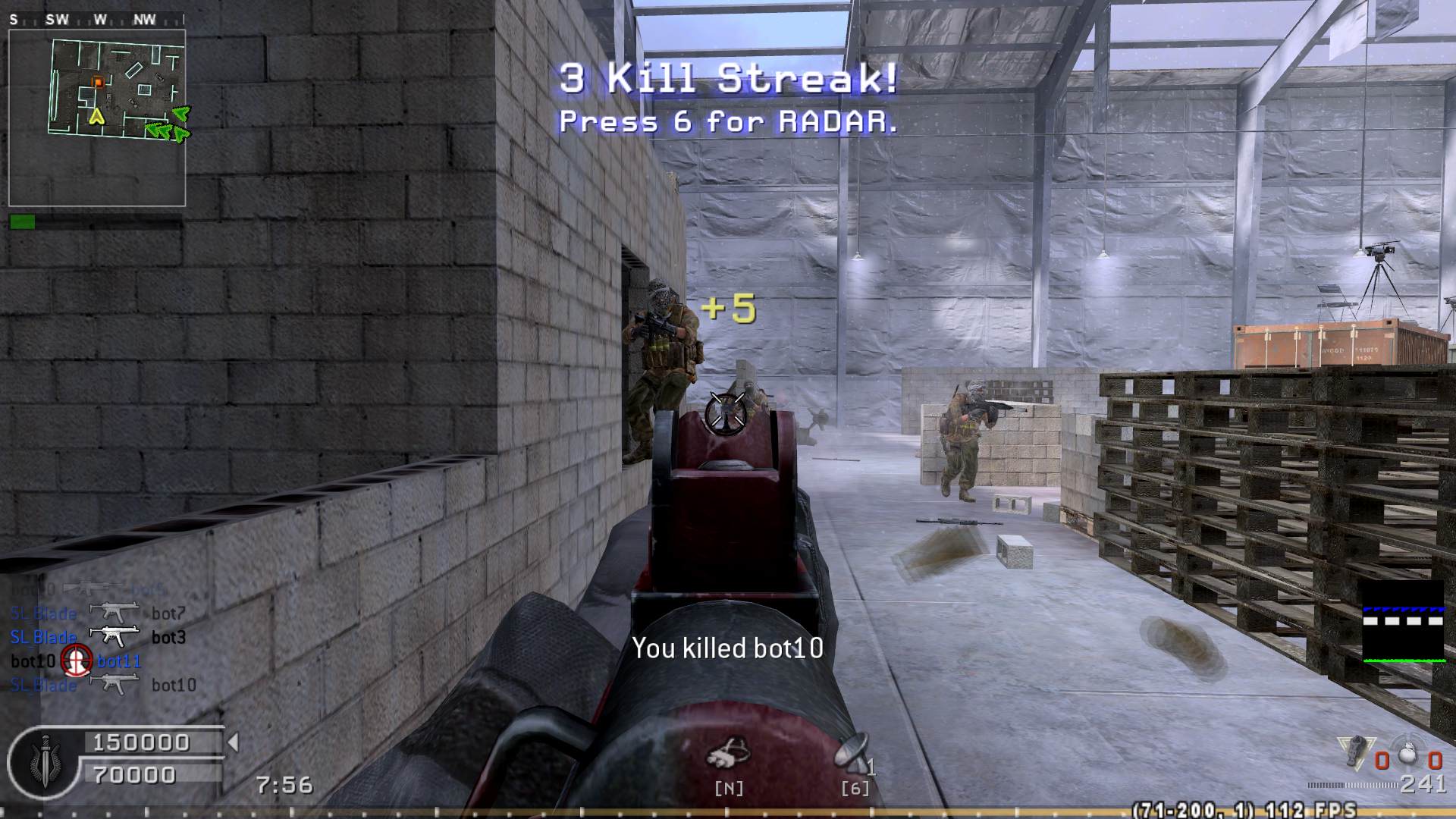Click the orange objective marker on the minimap

tap(97, 82)
